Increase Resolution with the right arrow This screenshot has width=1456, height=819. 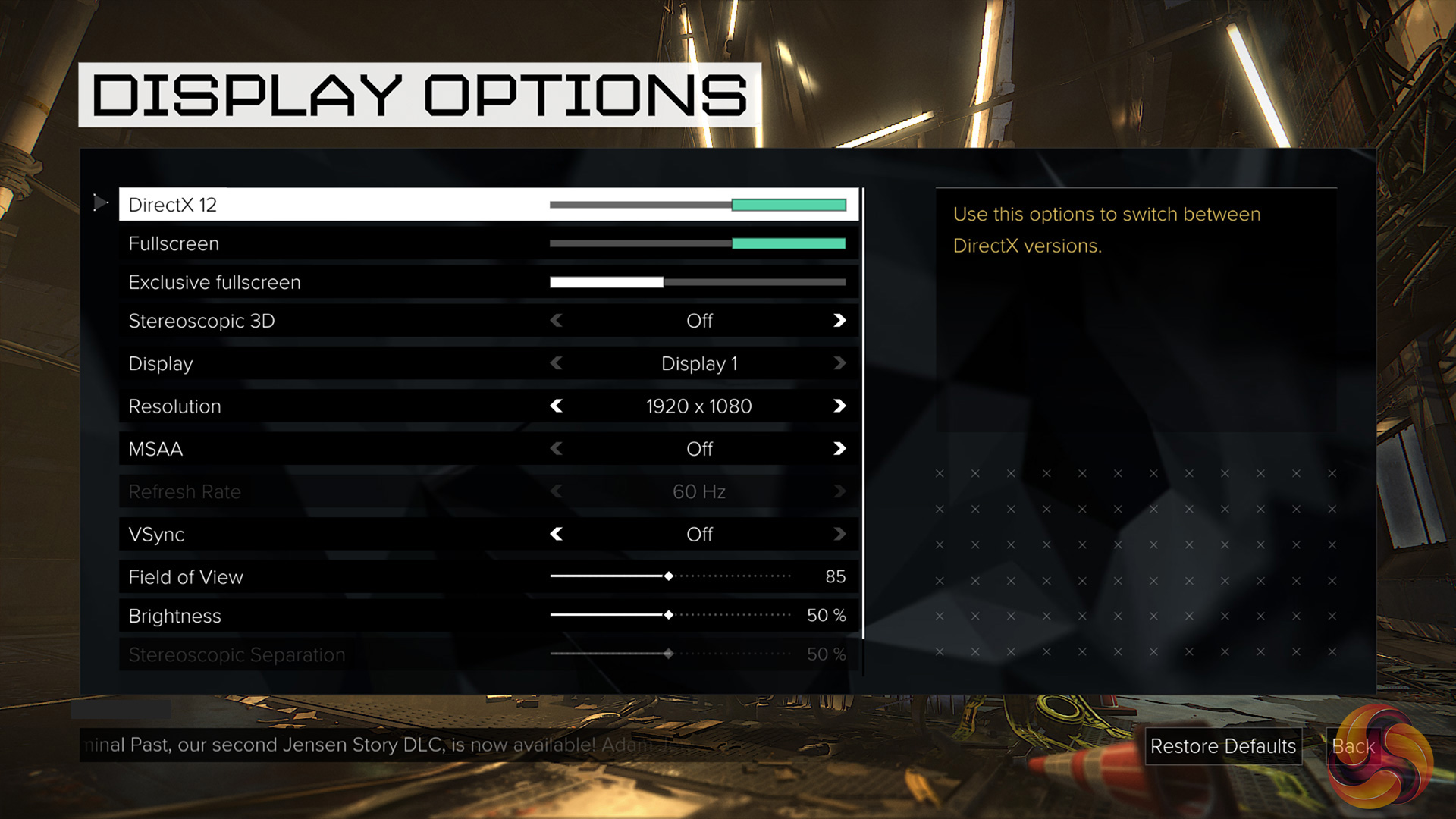839,406
